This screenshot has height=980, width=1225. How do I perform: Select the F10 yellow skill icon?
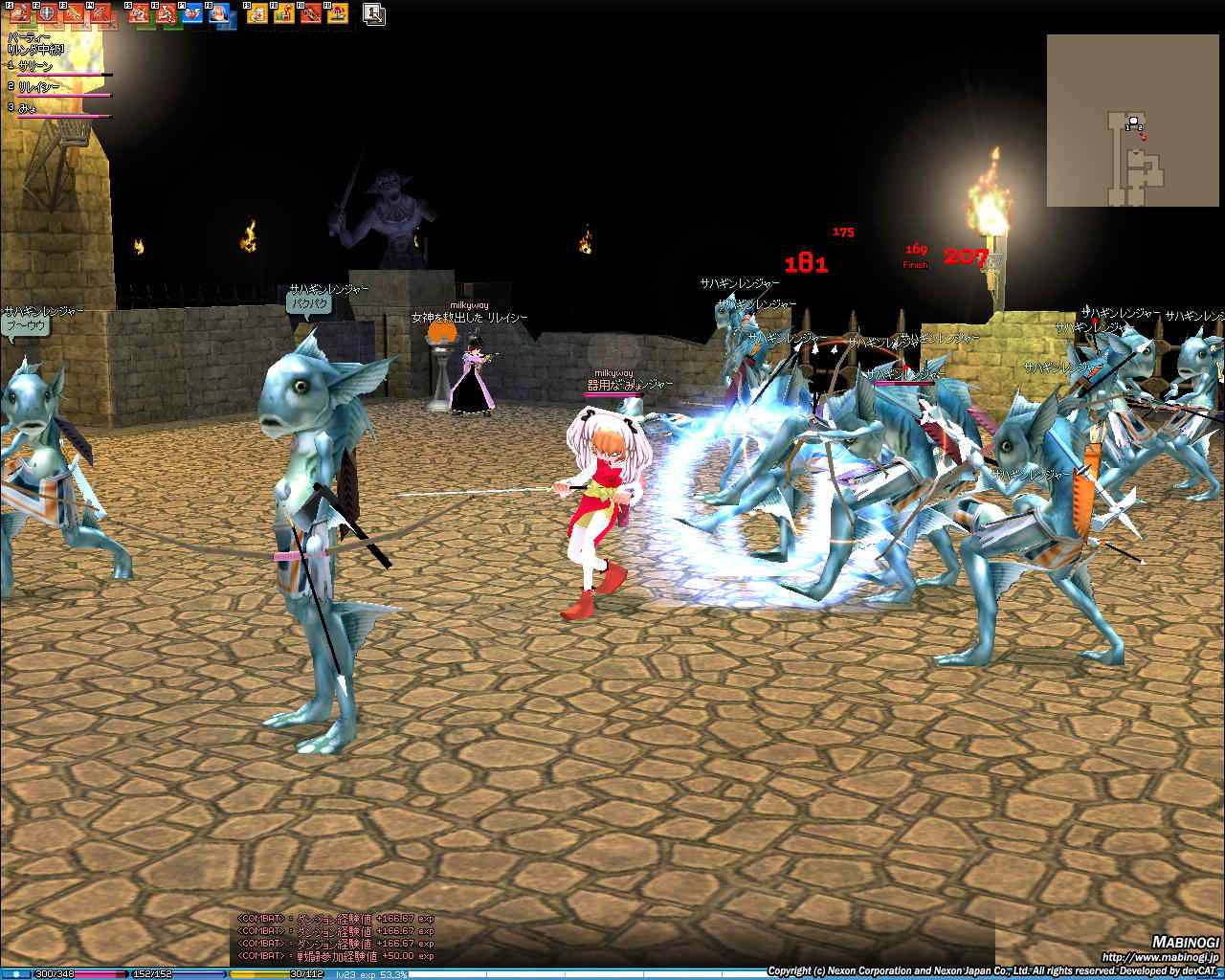284,14
